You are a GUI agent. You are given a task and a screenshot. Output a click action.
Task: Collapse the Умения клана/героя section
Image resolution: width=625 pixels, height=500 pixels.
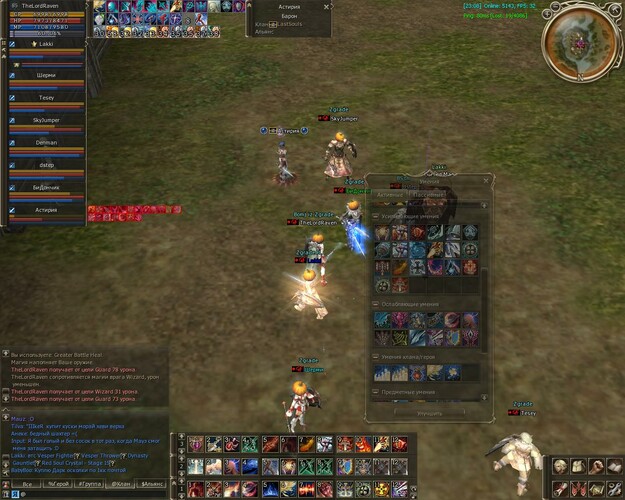(376, 356)
